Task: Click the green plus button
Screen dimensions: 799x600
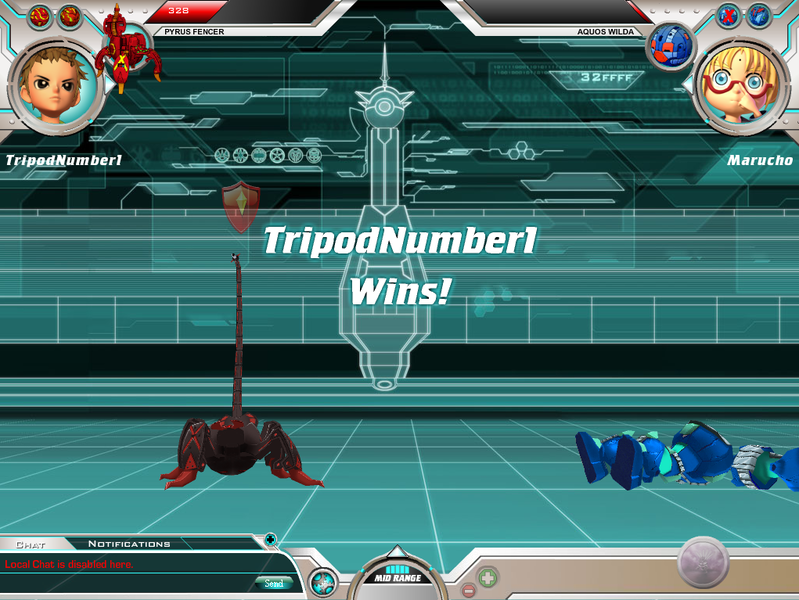Action: (488, 577)
